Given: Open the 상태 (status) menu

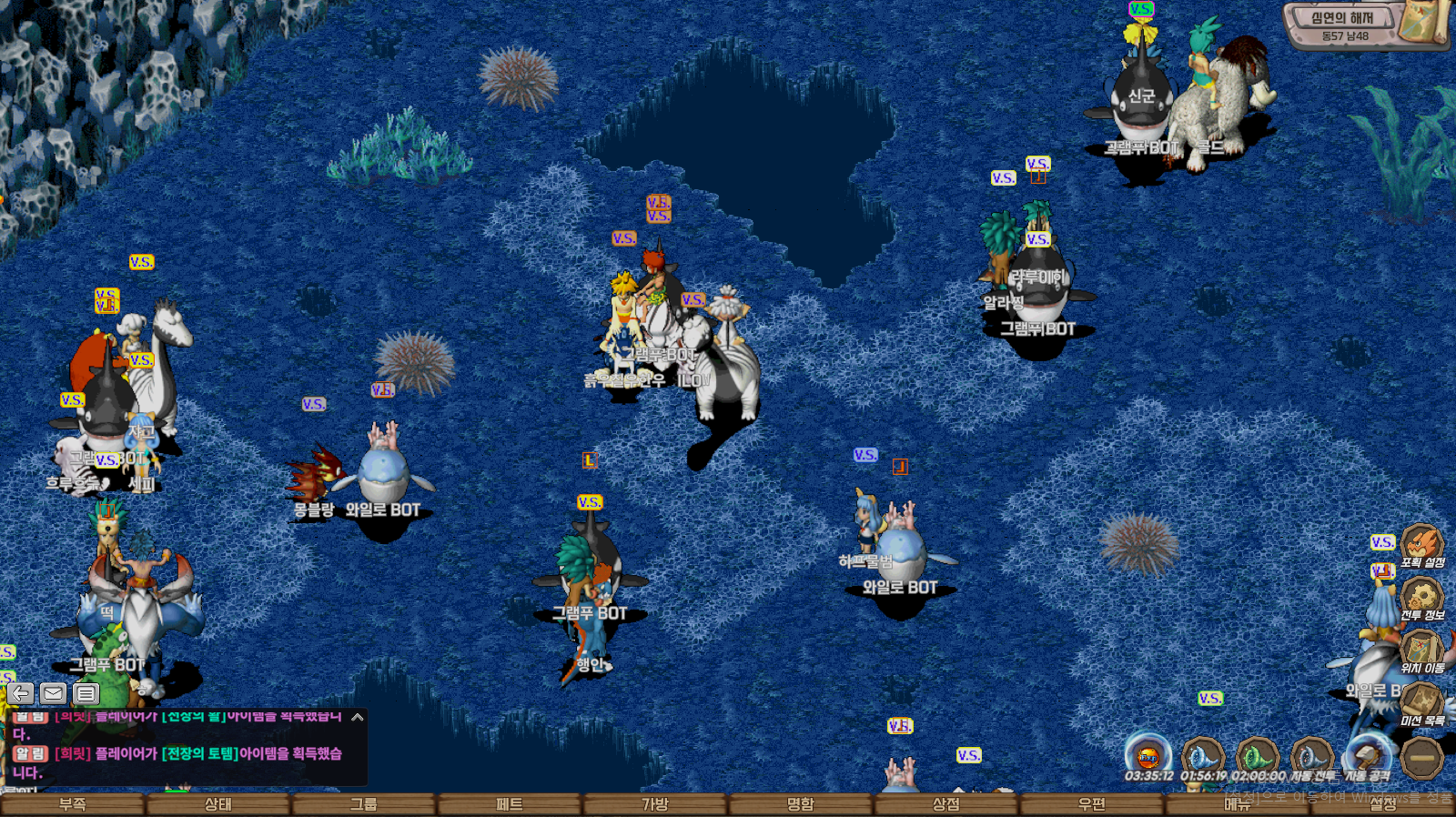Looking at the screenshot, I should pos(218,804).
